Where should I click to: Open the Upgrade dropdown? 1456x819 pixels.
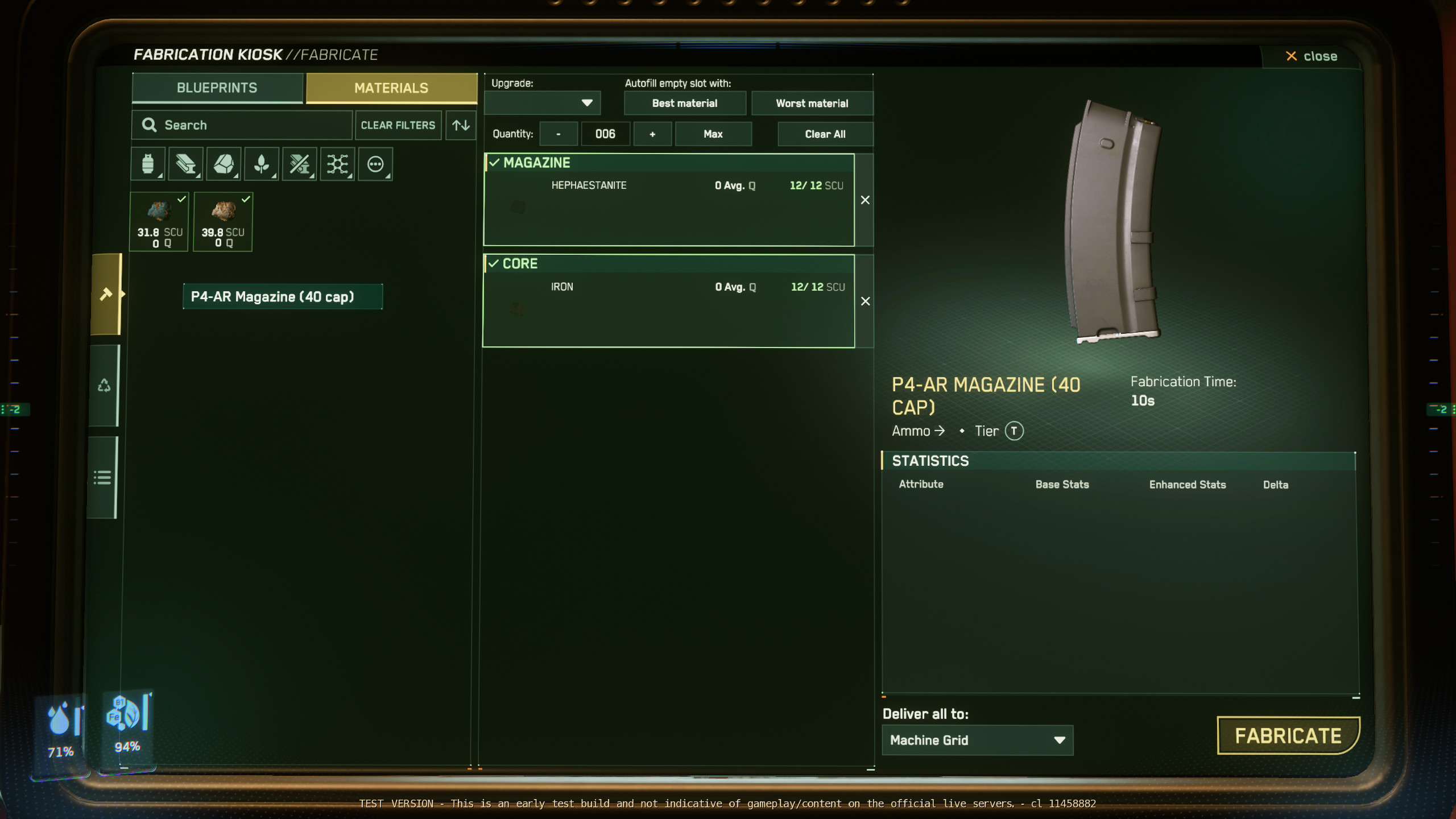point(543,103)
